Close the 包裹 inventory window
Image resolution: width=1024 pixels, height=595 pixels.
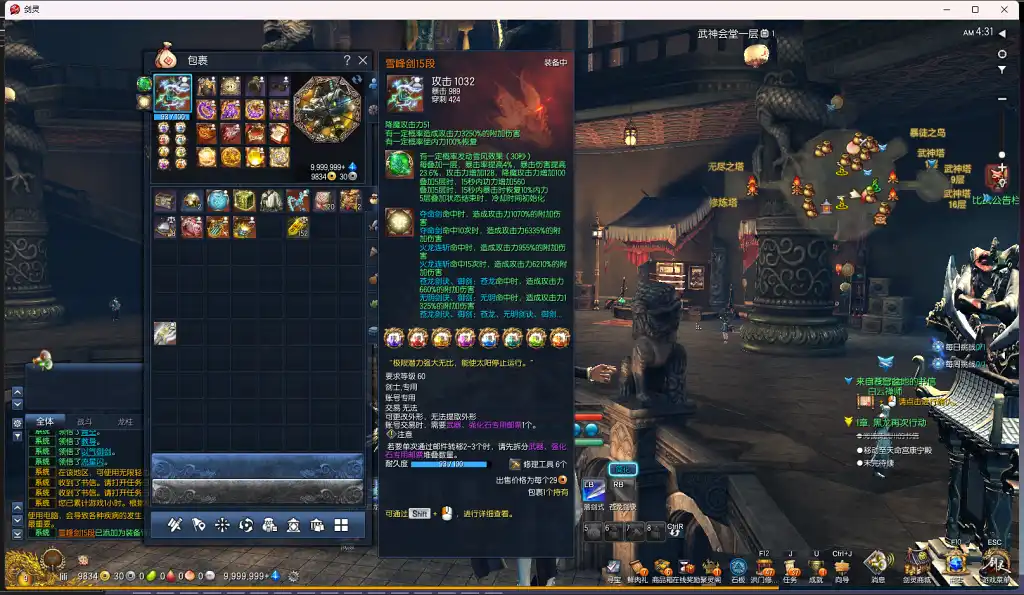coord(363,60)
